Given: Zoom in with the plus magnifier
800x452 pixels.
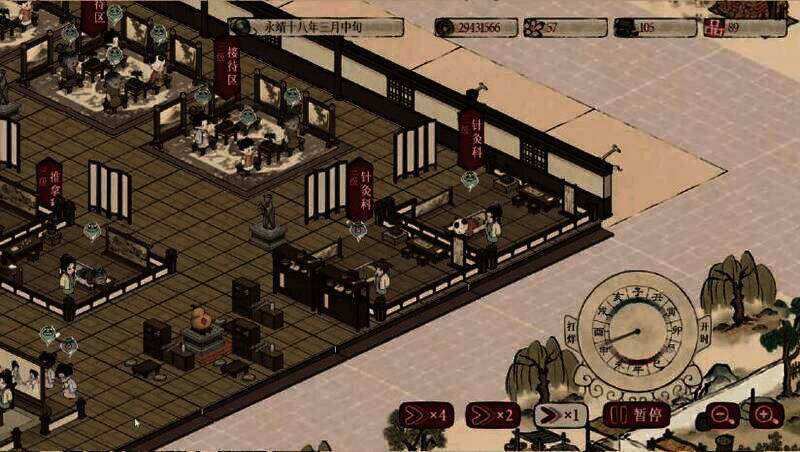Looking at the screenshot, I should click(x=766, y=414).
